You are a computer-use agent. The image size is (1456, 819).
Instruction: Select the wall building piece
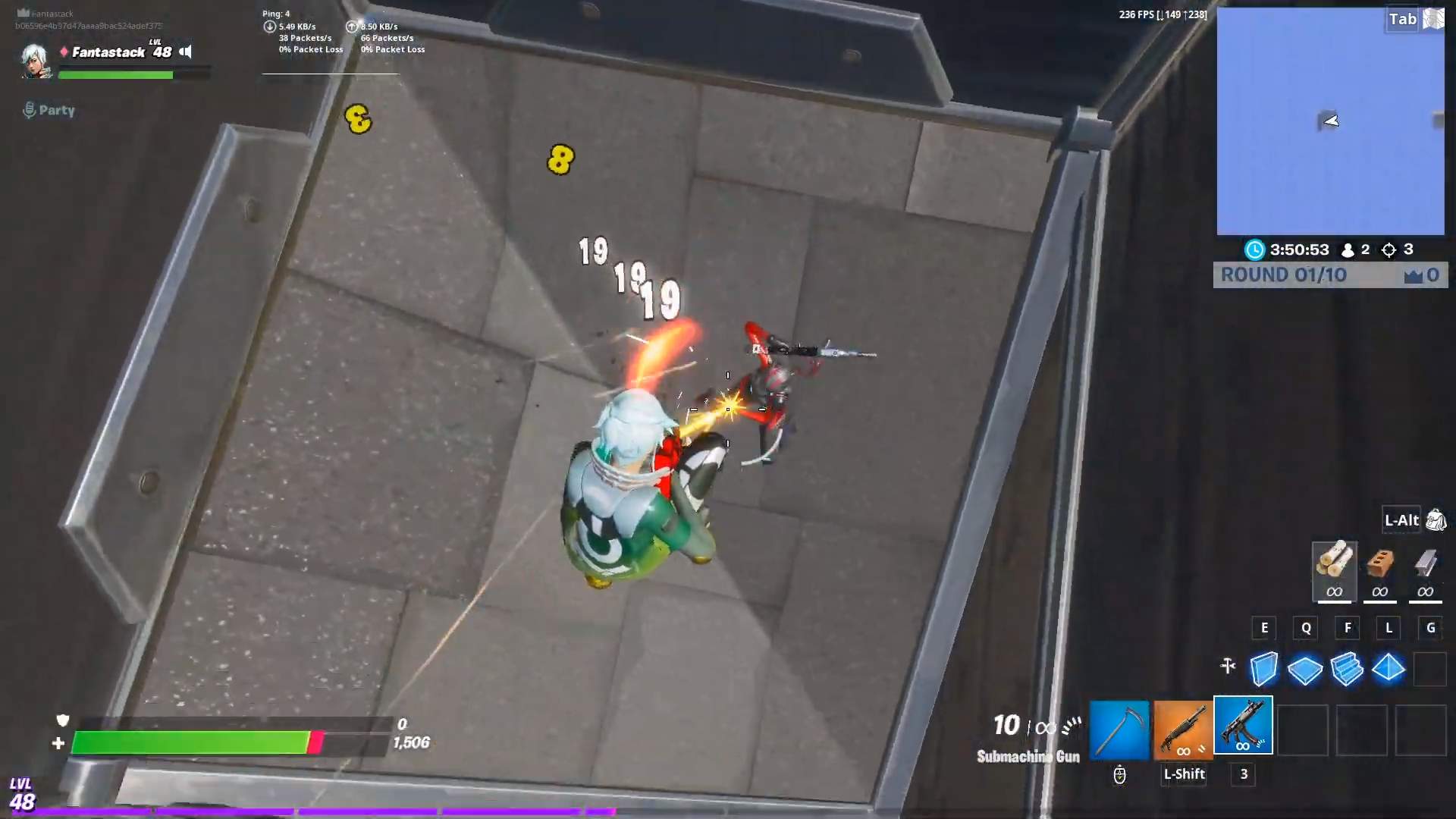(1264, 669)
